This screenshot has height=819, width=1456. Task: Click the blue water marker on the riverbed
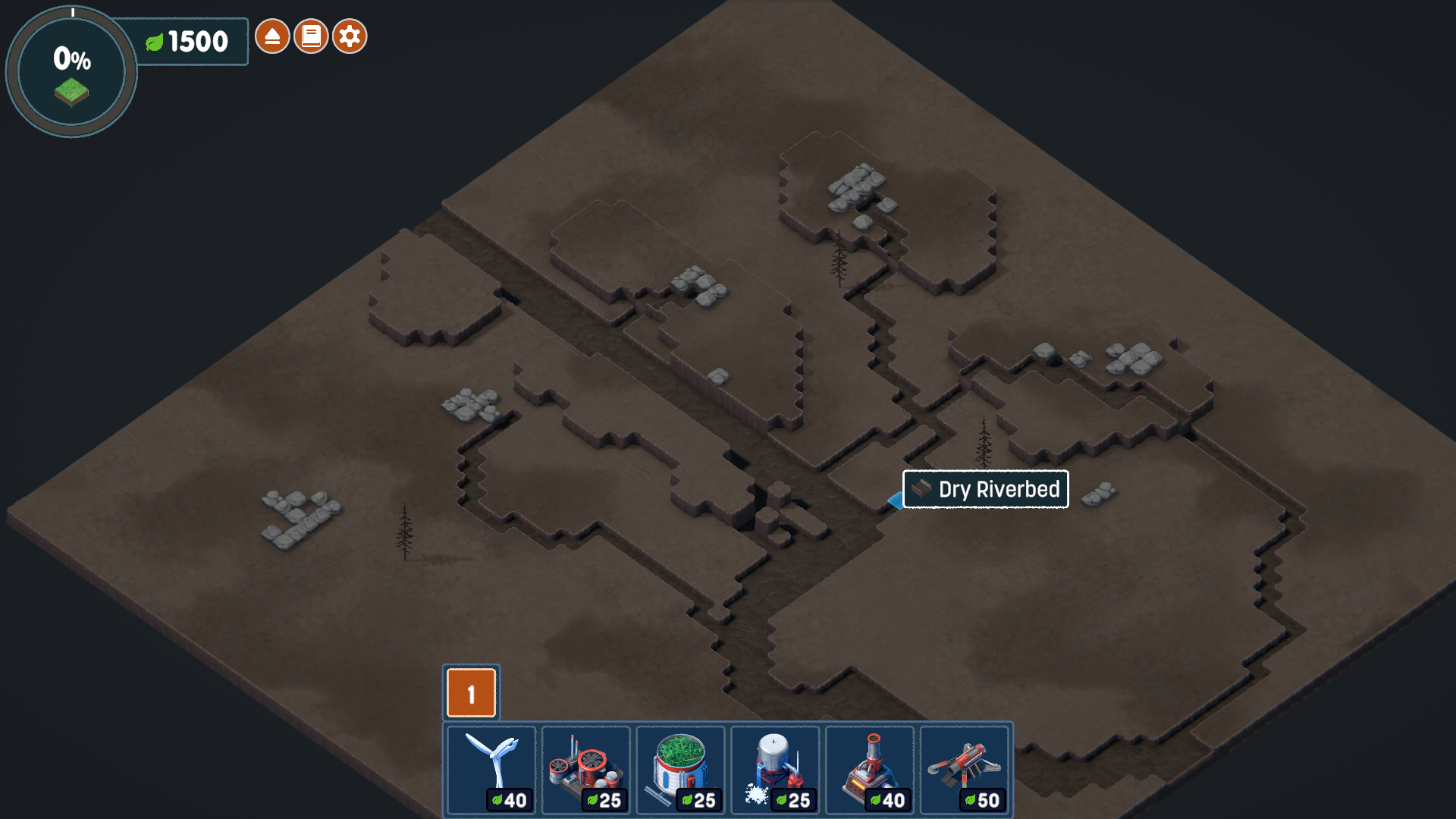click(x=895, y=500)
